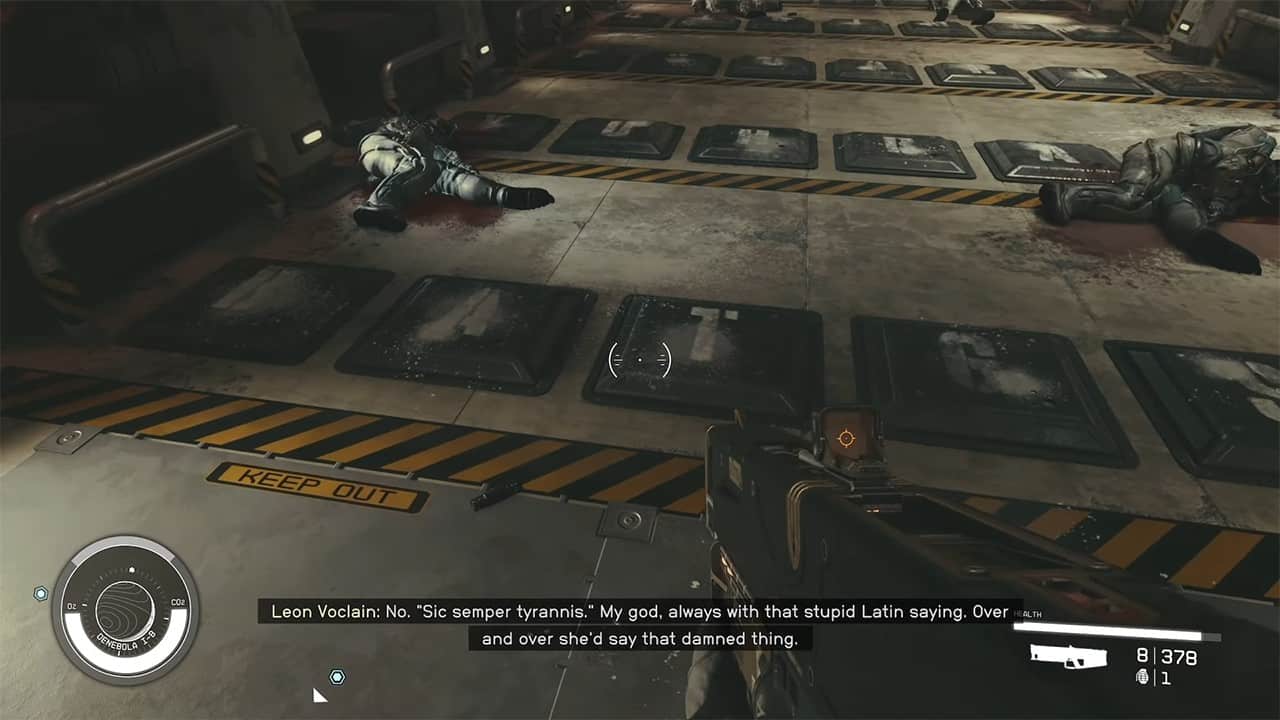The width and height of the screenshot is (1280, 720).
Task: Click the HEALTH label above the health bar
Action: pyautogui.click(x=1027, y=614)
